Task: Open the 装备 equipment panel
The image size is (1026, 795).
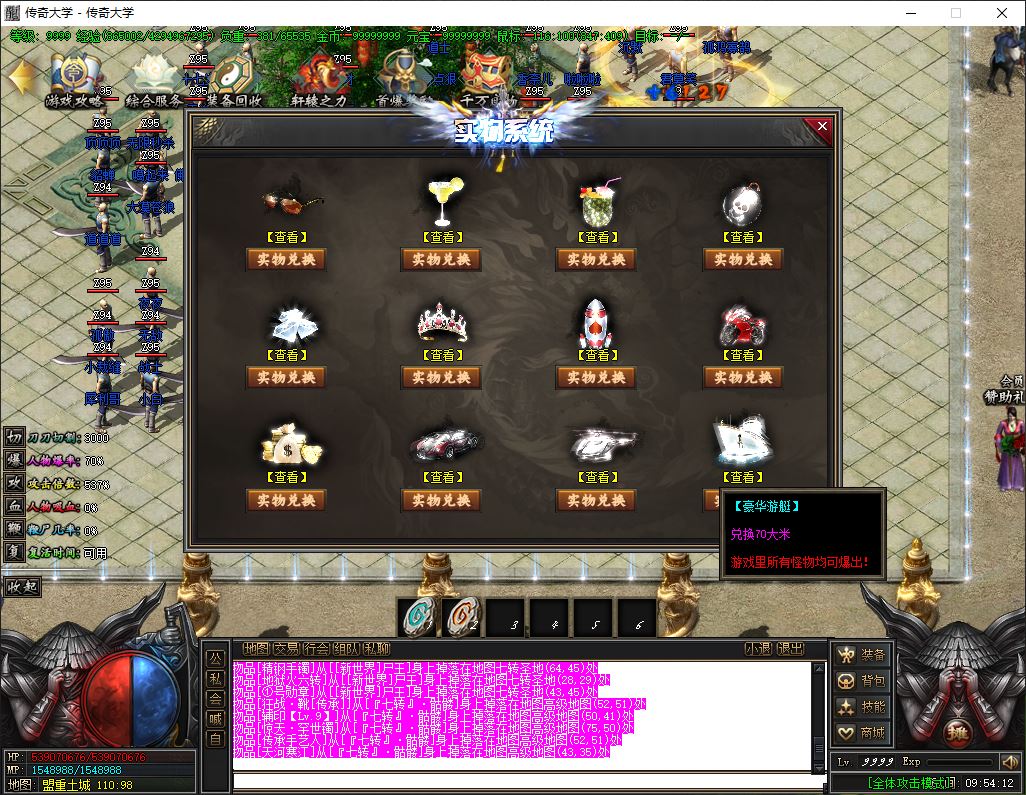Action: click(862, 655)
